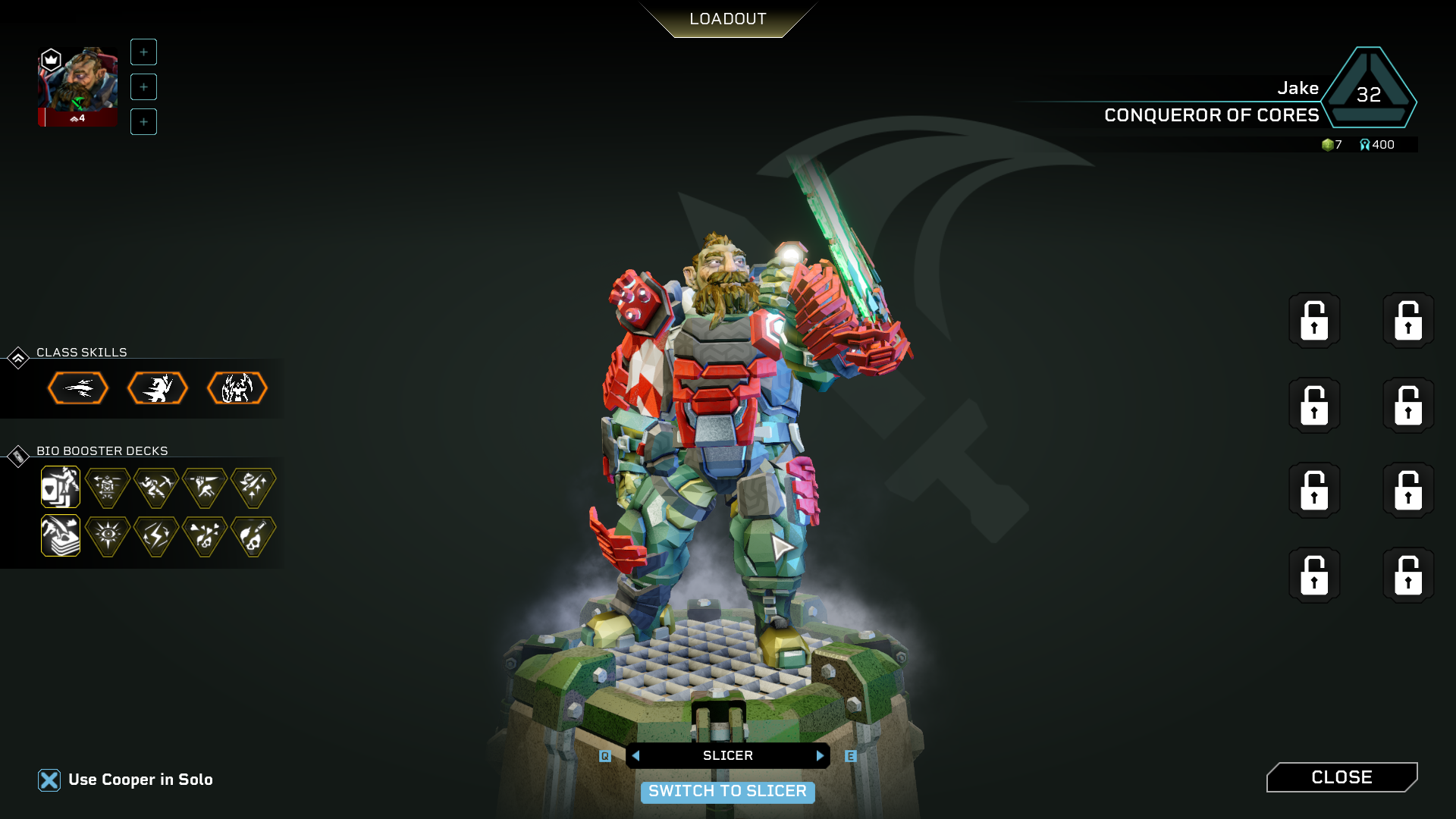Open the card deck with runner icon

[61, 487]
